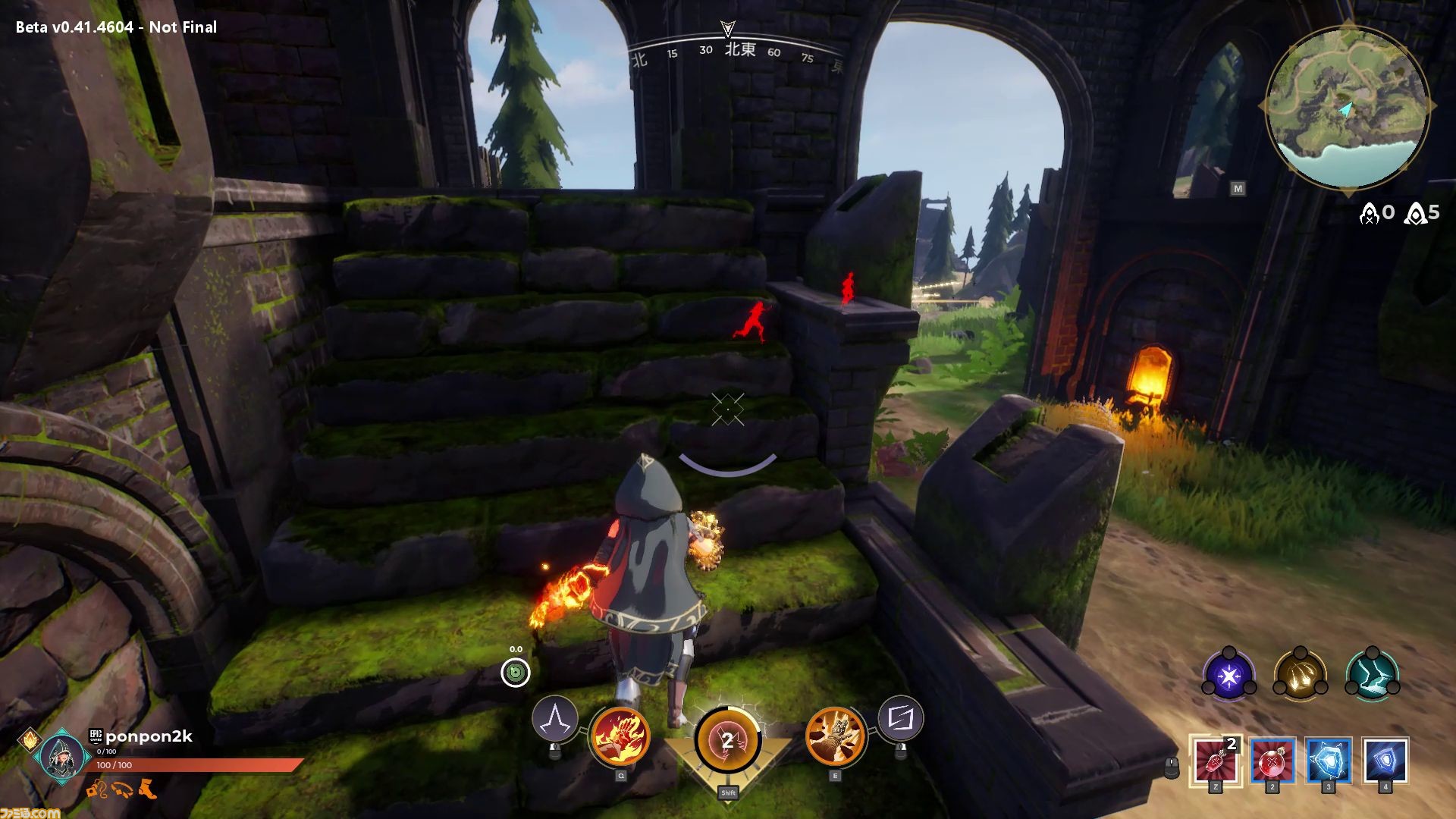Use the bright blue armor shard slot
Viewport: 1456px width, 819px height.
[1329, 760]
